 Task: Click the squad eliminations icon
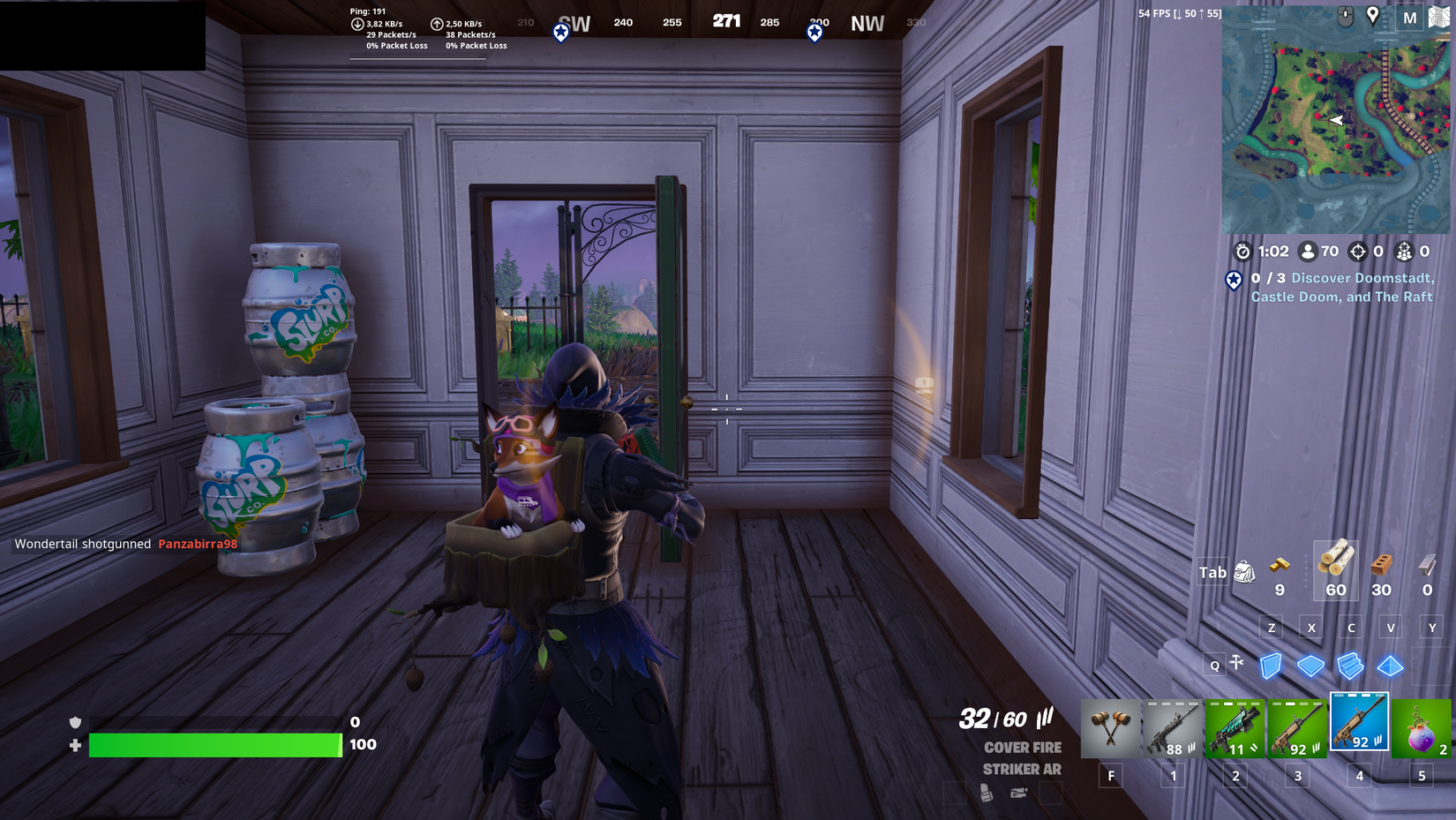point(1406,252)
